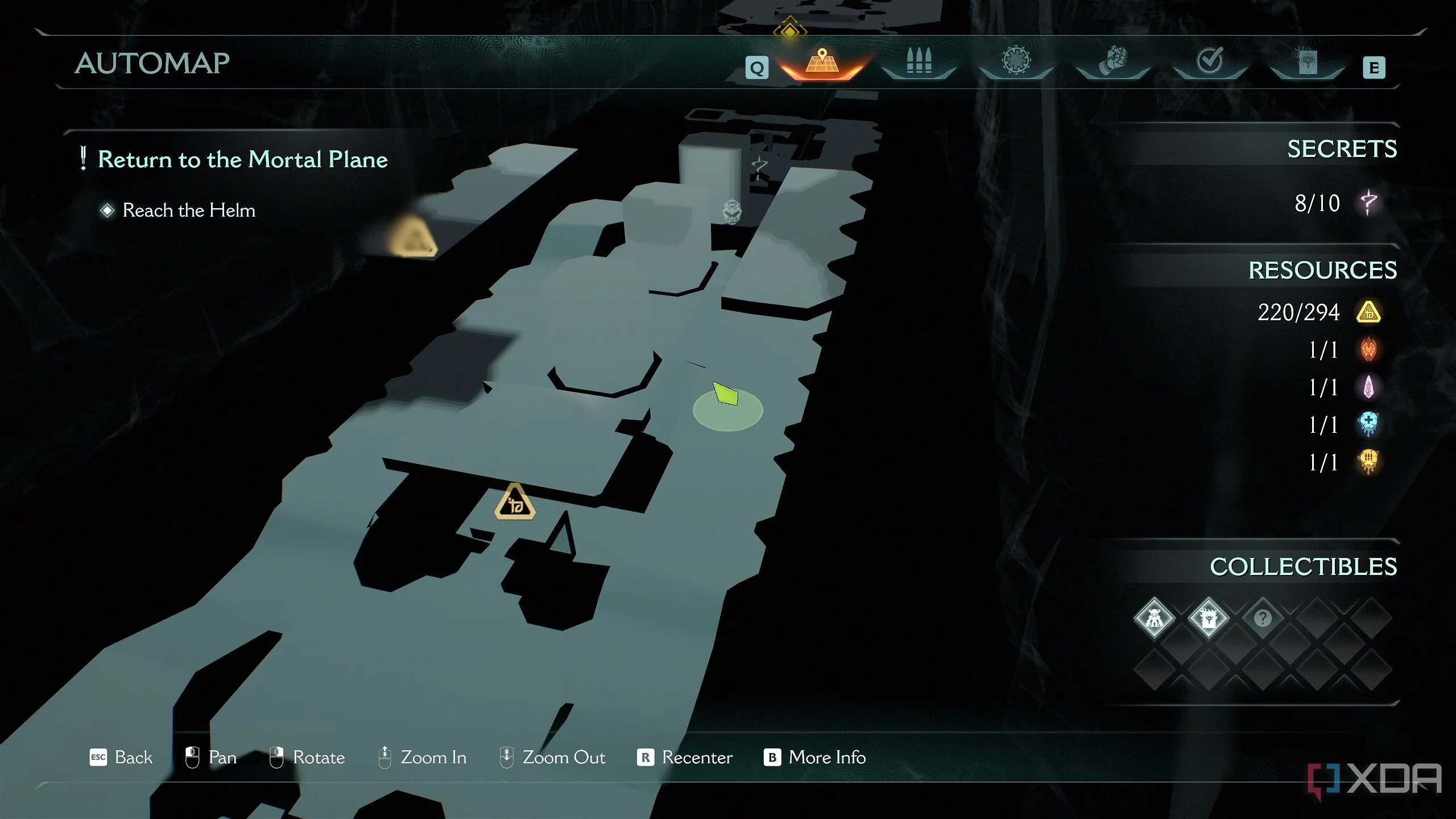
Task: Switch to the armored fist tab
Action: click(1112, 61)
